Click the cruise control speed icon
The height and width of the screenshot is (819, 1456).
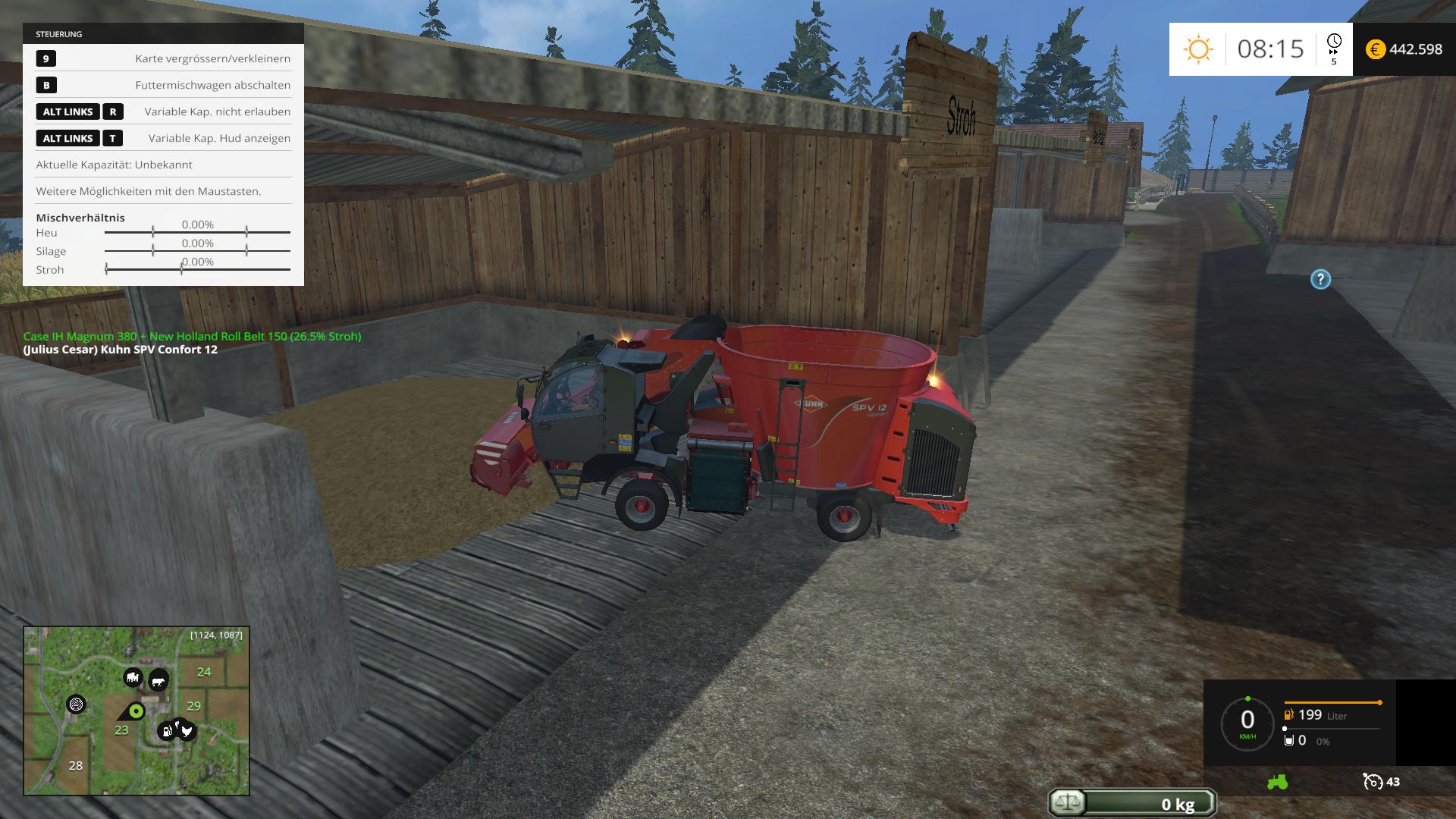coord(1373,782)
